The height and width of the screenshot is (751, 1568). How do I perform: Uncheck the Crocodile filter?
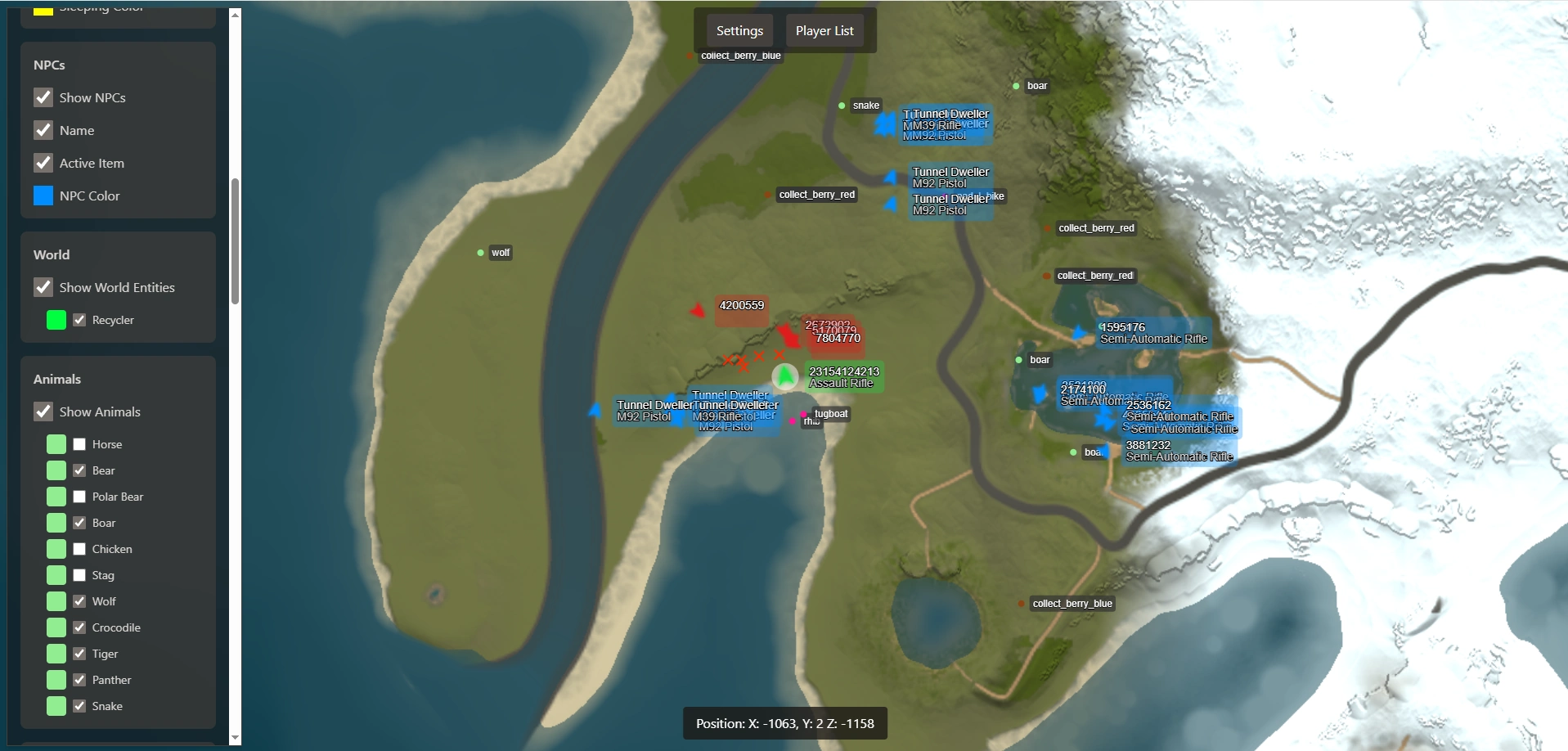pyautogui.click(x=79, y=627)
